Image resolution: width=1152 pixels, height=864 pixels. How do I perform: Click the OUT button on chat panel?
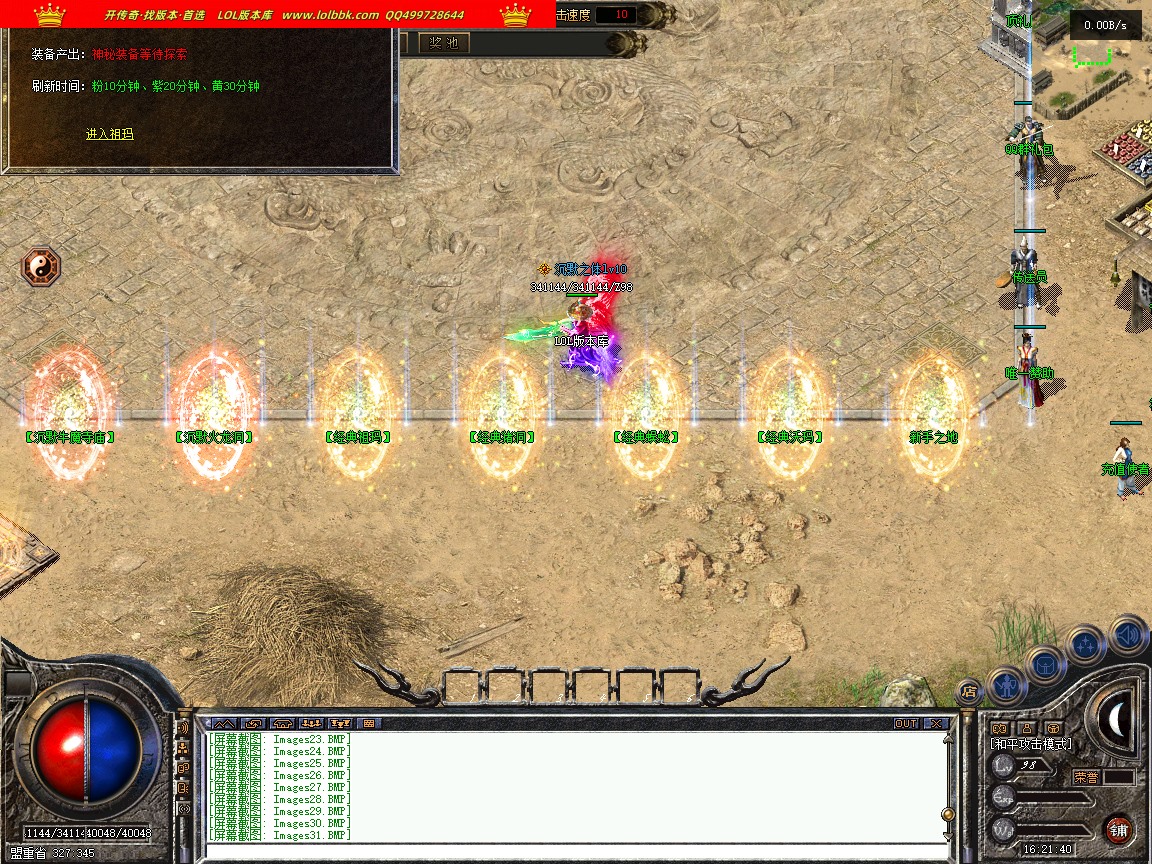906,723
